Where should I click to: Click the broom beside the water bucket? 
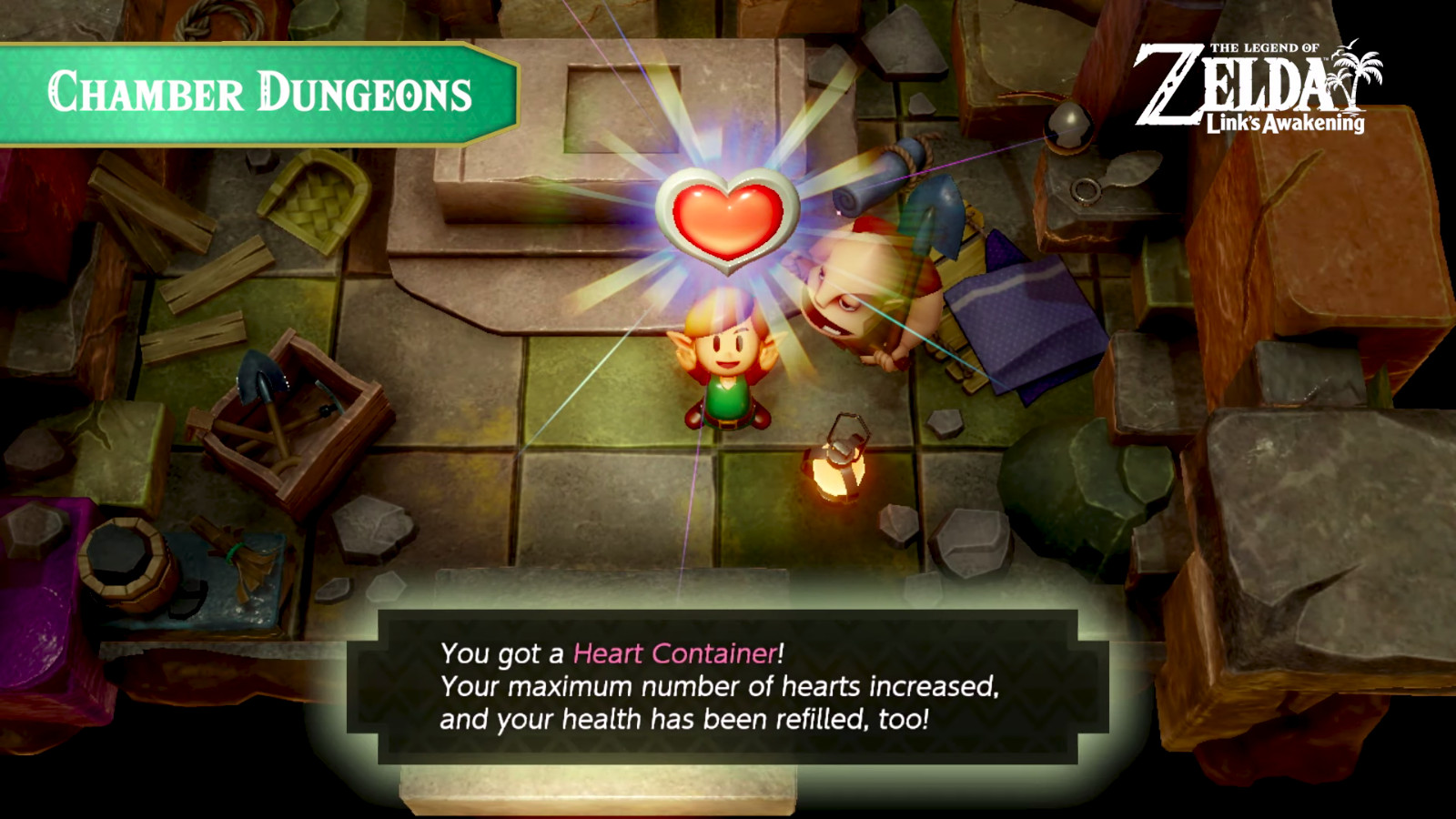(x=232, y=551)
